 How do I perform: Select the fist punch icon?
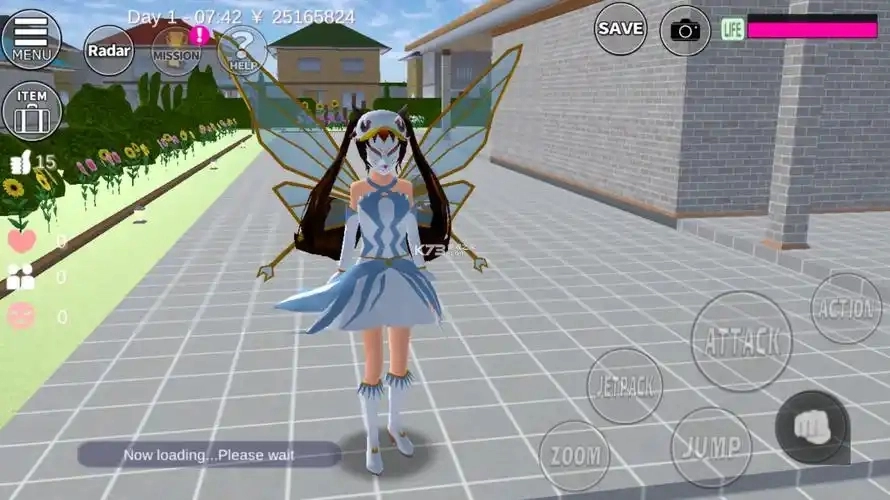(x=812, y=427)
